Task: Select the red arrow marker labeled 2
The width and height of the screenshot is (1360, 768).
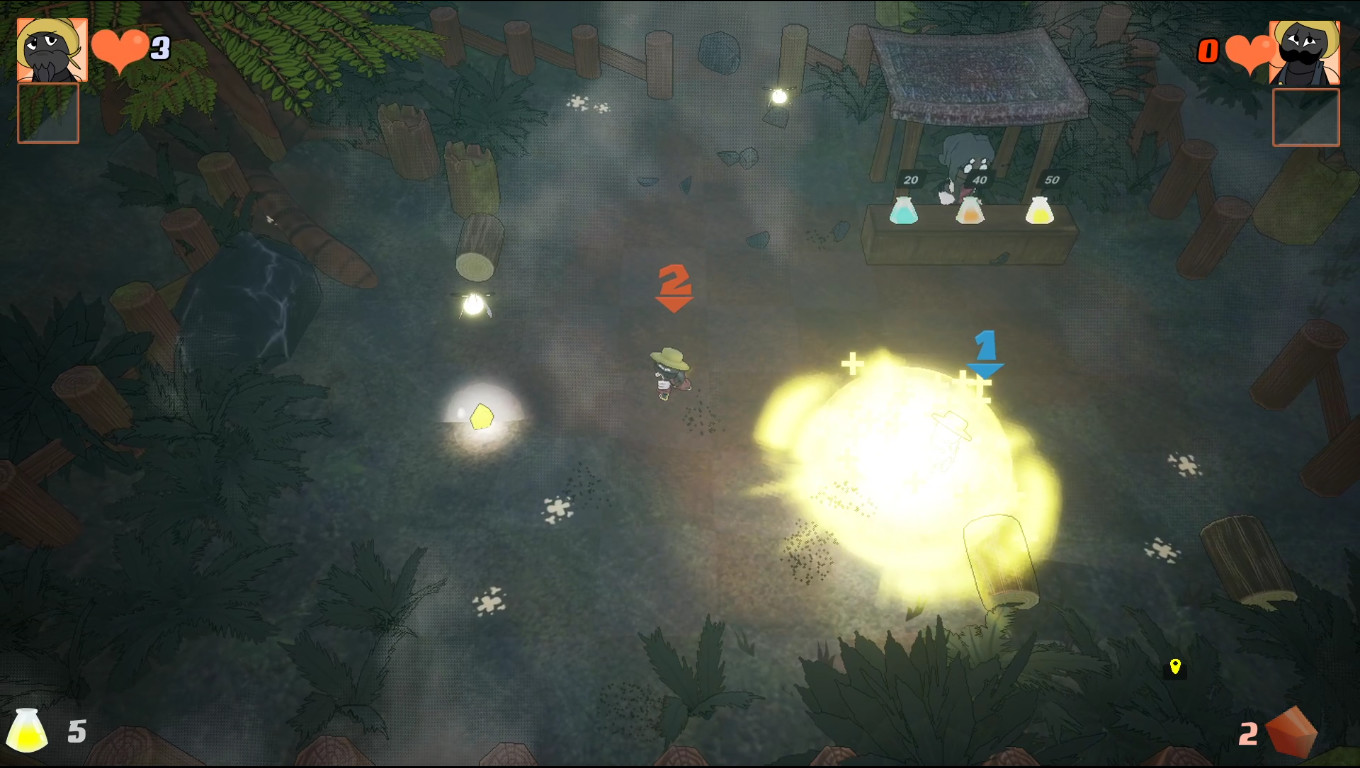Action: [x=674, y=288]
